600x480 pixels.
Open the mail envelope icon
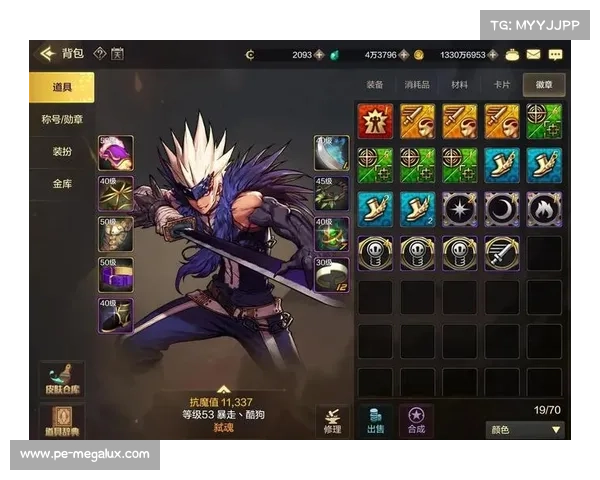[534, 54]
